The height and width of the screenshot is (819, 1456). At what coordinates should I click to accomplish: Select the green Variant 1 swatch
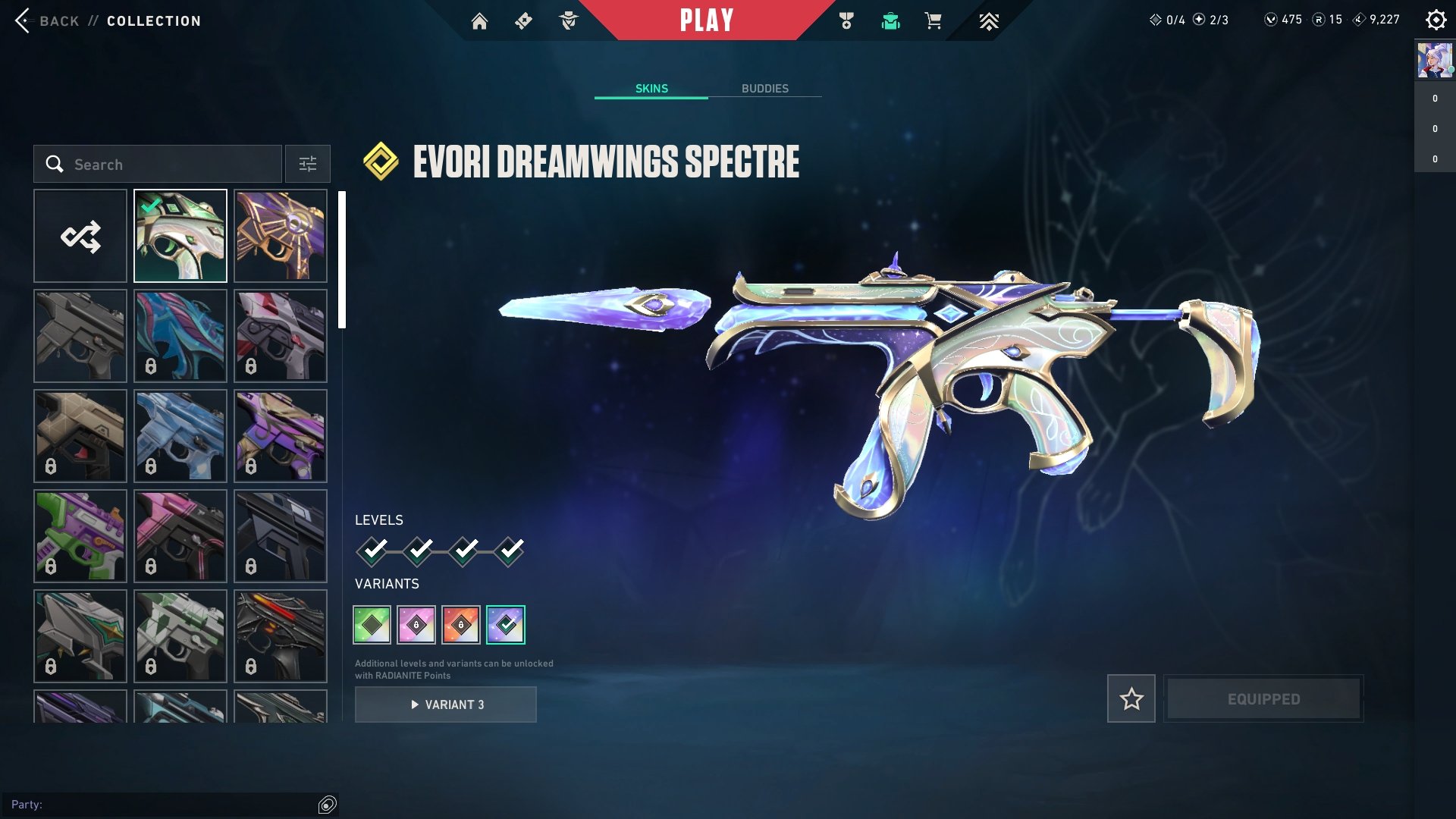pyautogui.click(x=372, y=624)
